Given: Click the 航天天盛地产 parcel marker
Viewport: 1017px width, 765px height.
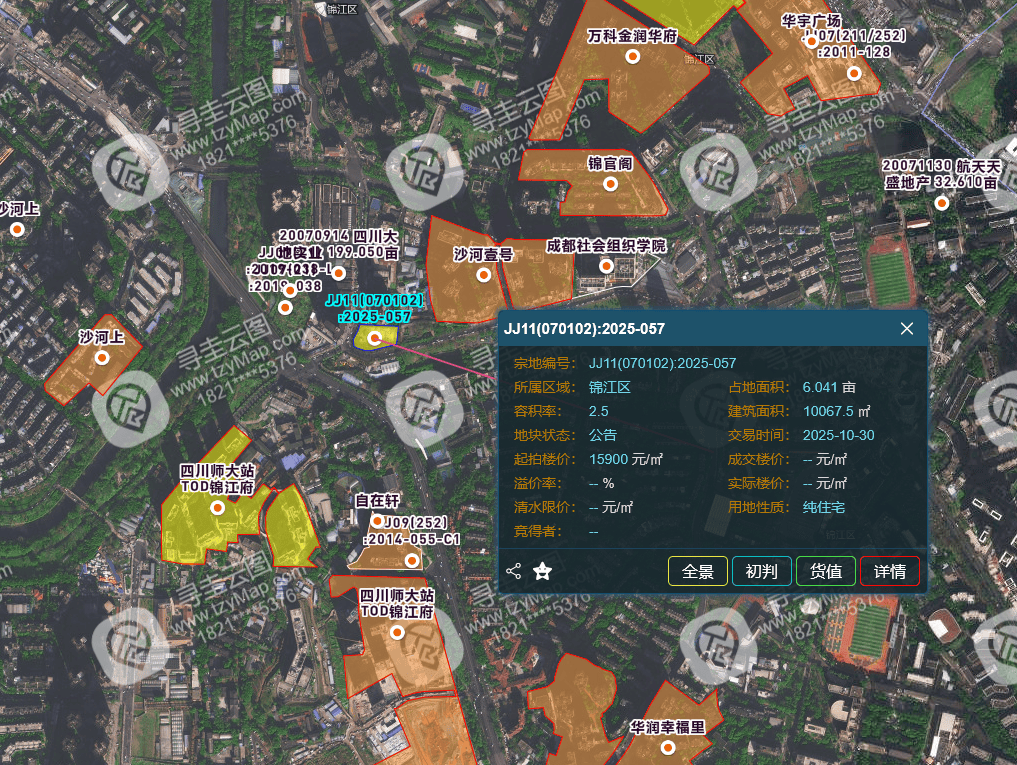Looking at the screenshot, I should 940,204.
